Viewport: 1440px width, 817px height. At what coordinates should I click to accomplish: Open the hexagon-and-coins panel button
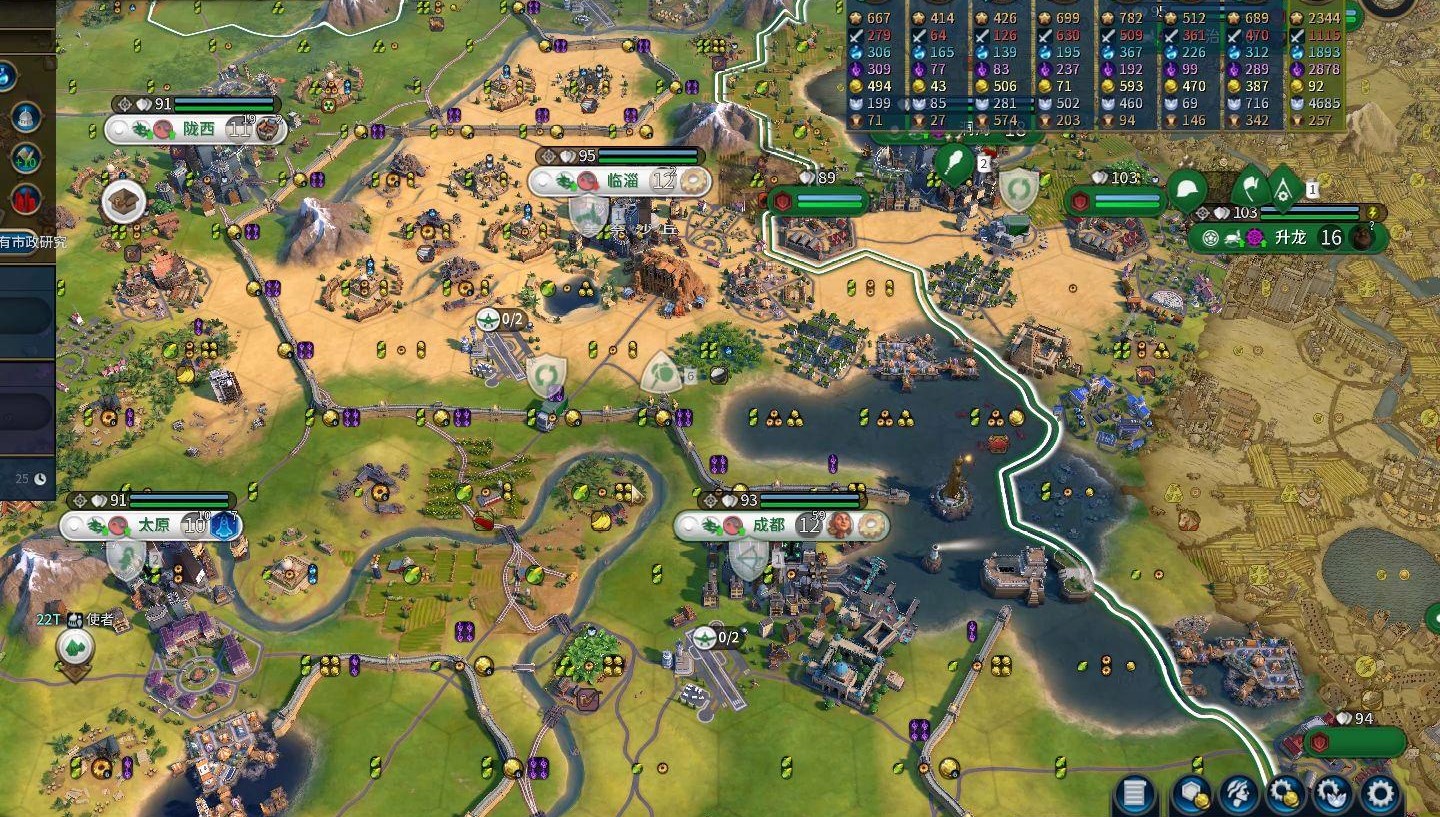pyautogui.click(x=1191, y=794)
